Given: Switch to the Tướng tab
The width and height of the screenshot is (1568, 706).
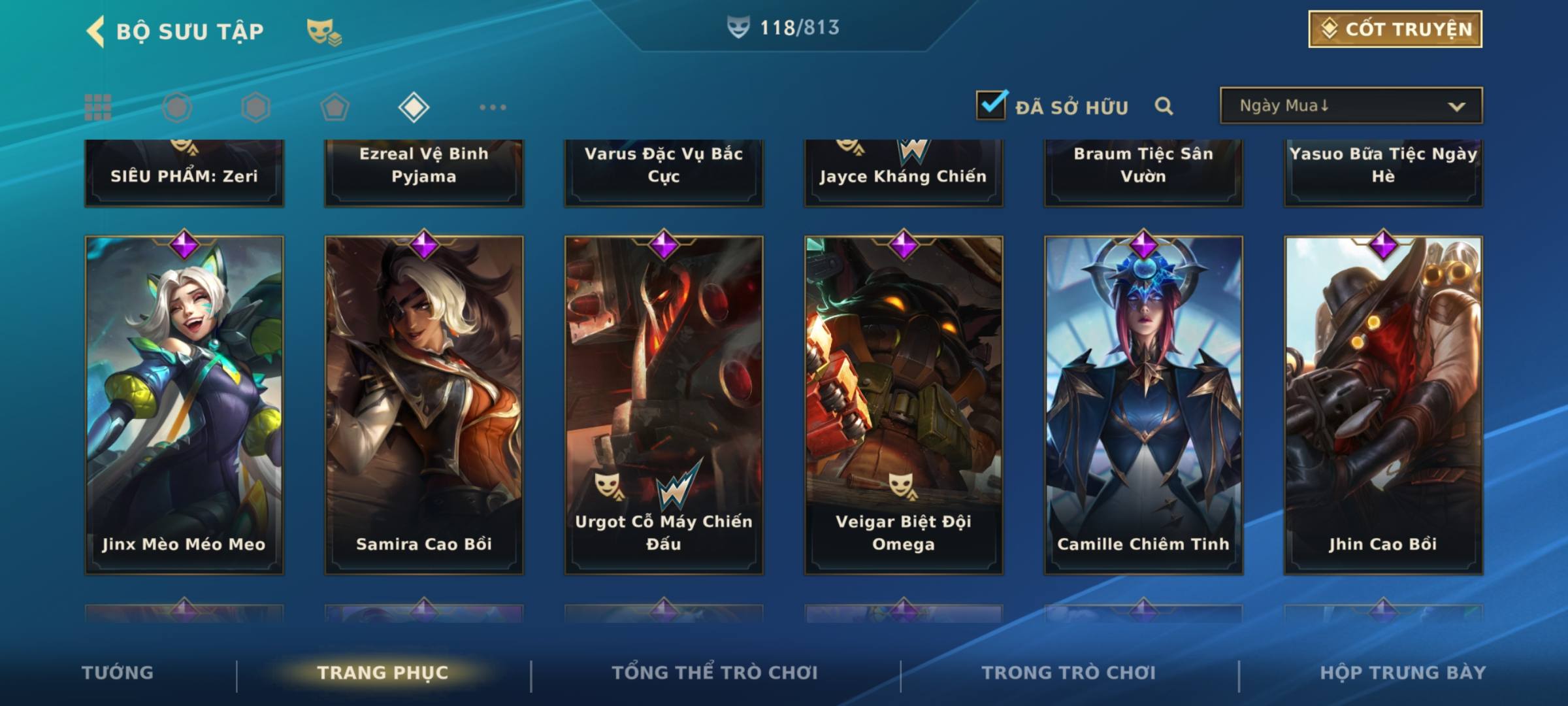Looking at the screenshot, I should click(x=118, y=673).
